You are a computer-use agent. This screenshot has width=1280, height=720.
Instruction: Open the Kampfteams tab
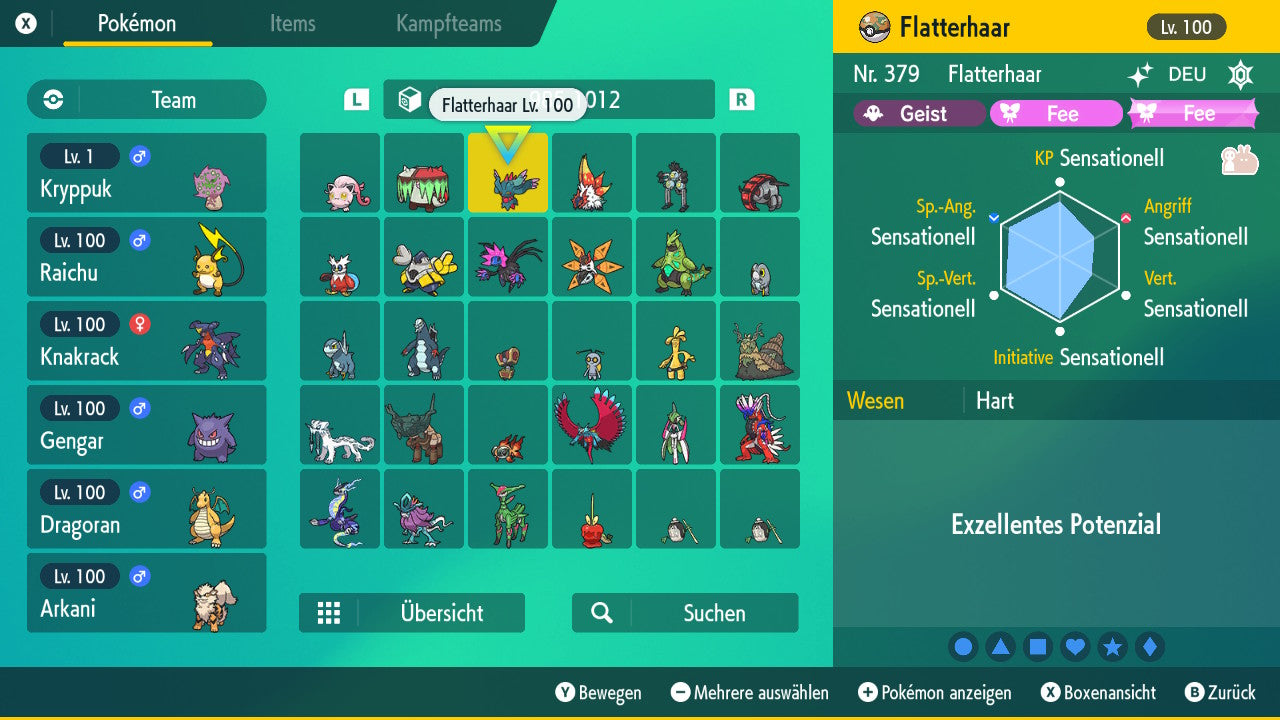(446, 24)
